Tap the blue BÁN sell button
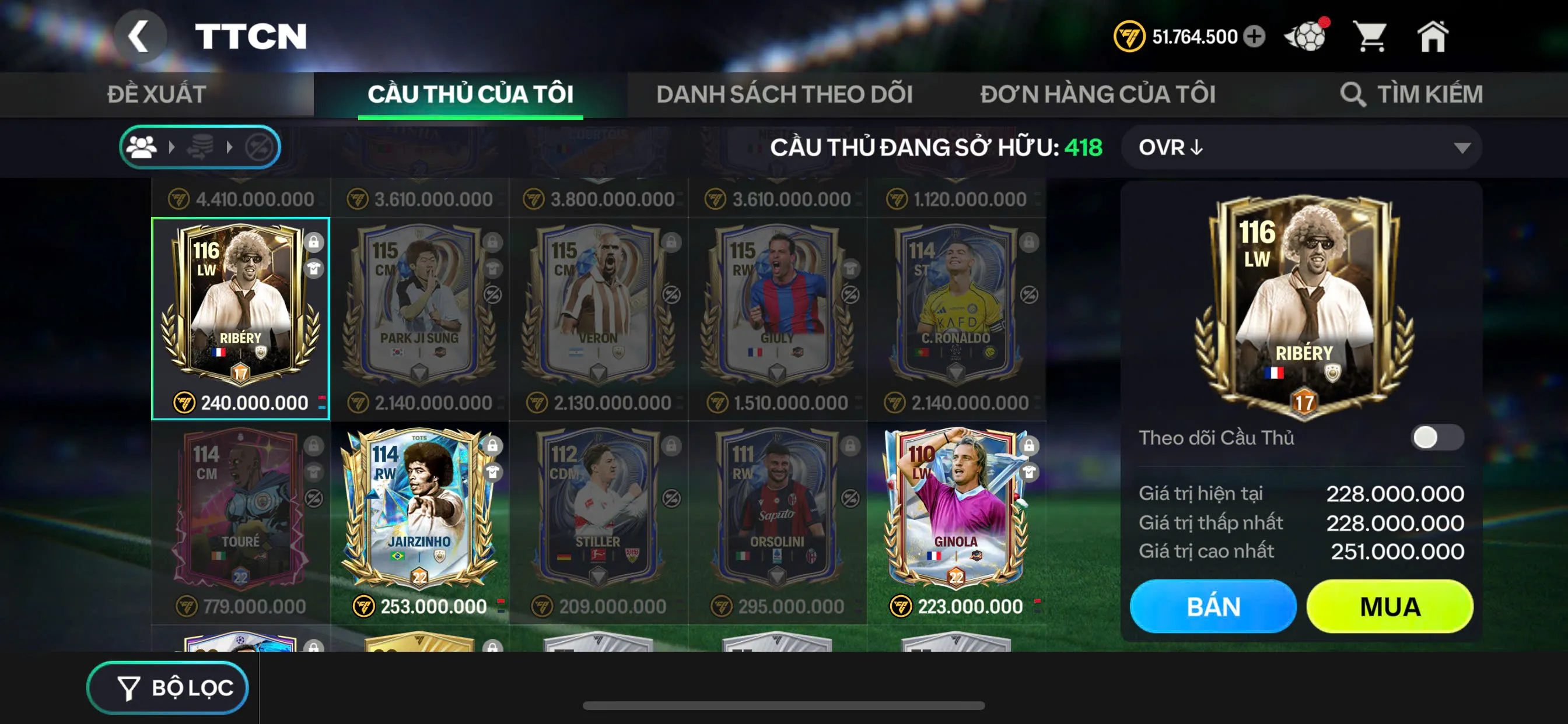The width and height of the screenshot is (1568, 724). (x=1213, y=606)
